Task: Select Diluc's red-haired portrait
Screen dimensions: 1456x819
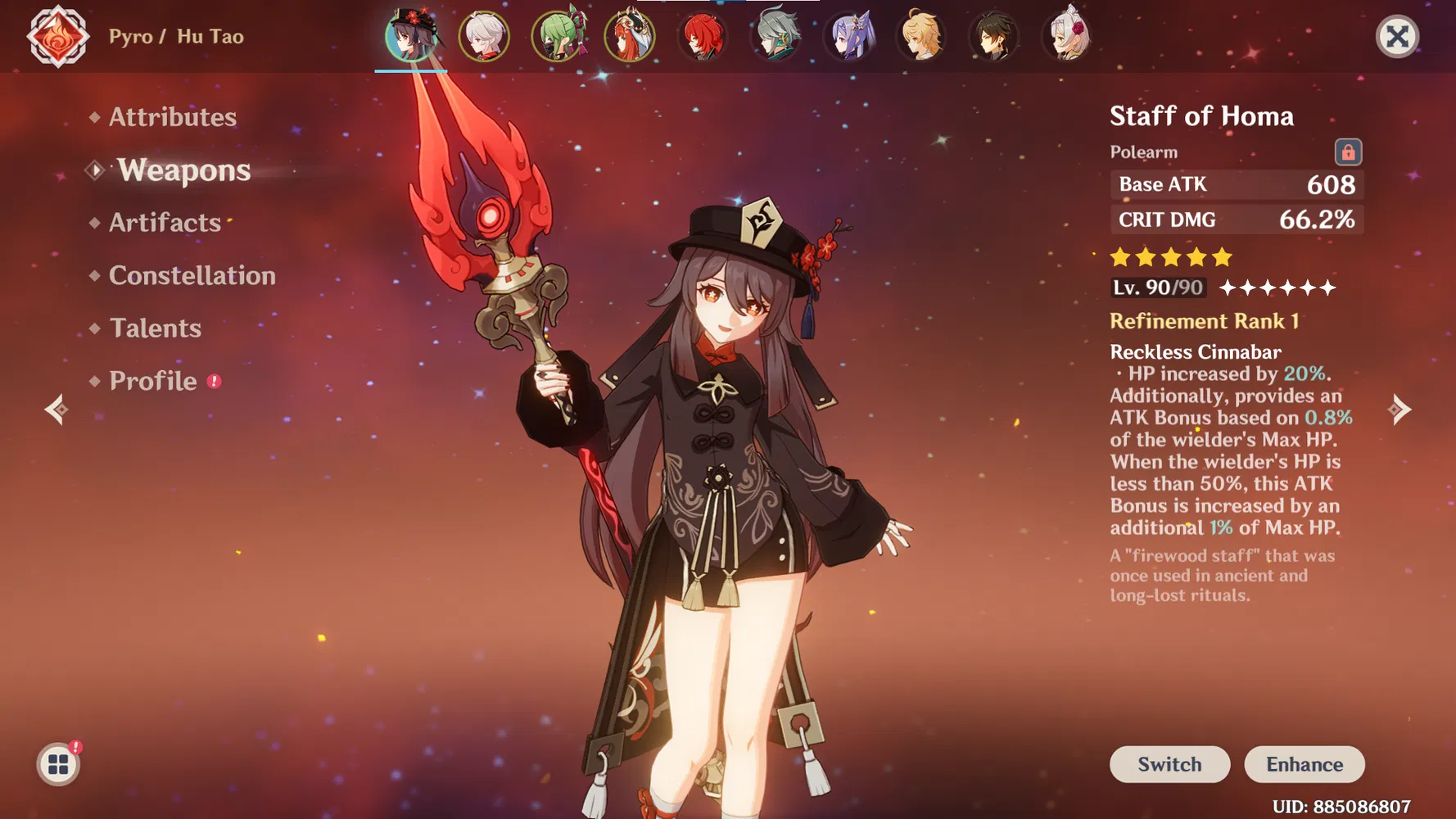Action: pos(703,37)
